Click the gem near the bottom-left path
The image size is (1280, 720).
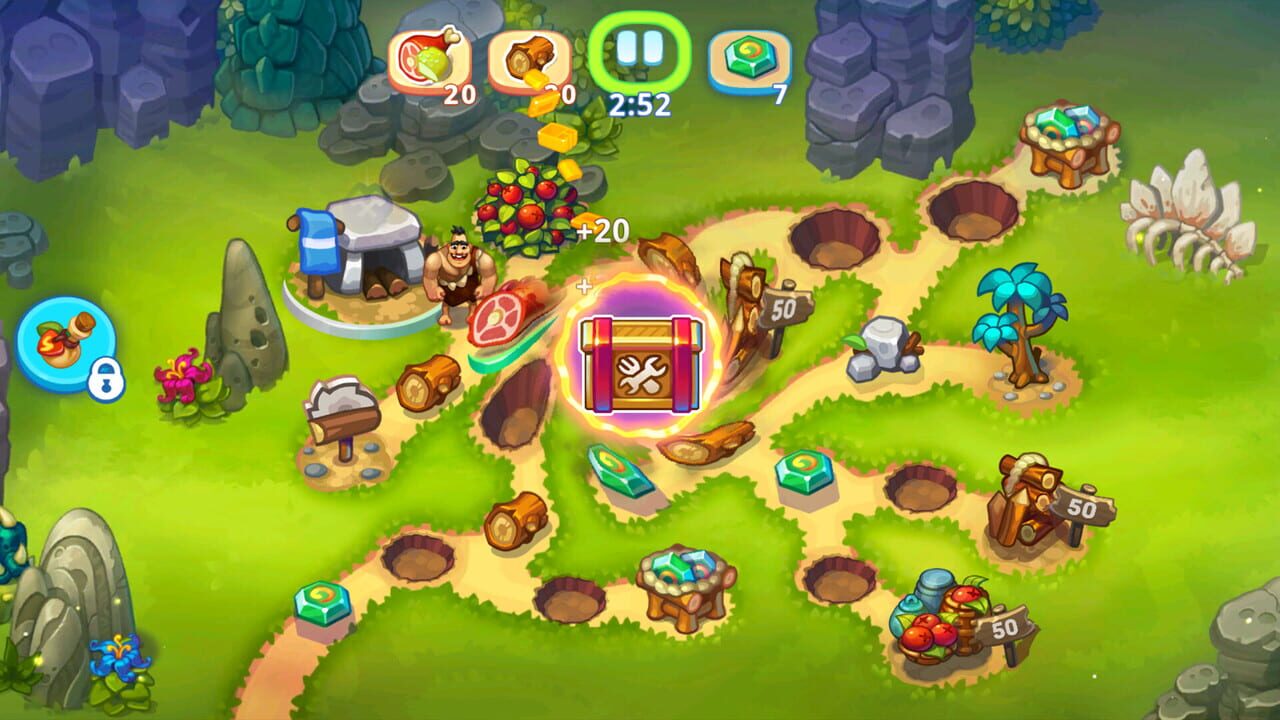(x=323, y=603)
